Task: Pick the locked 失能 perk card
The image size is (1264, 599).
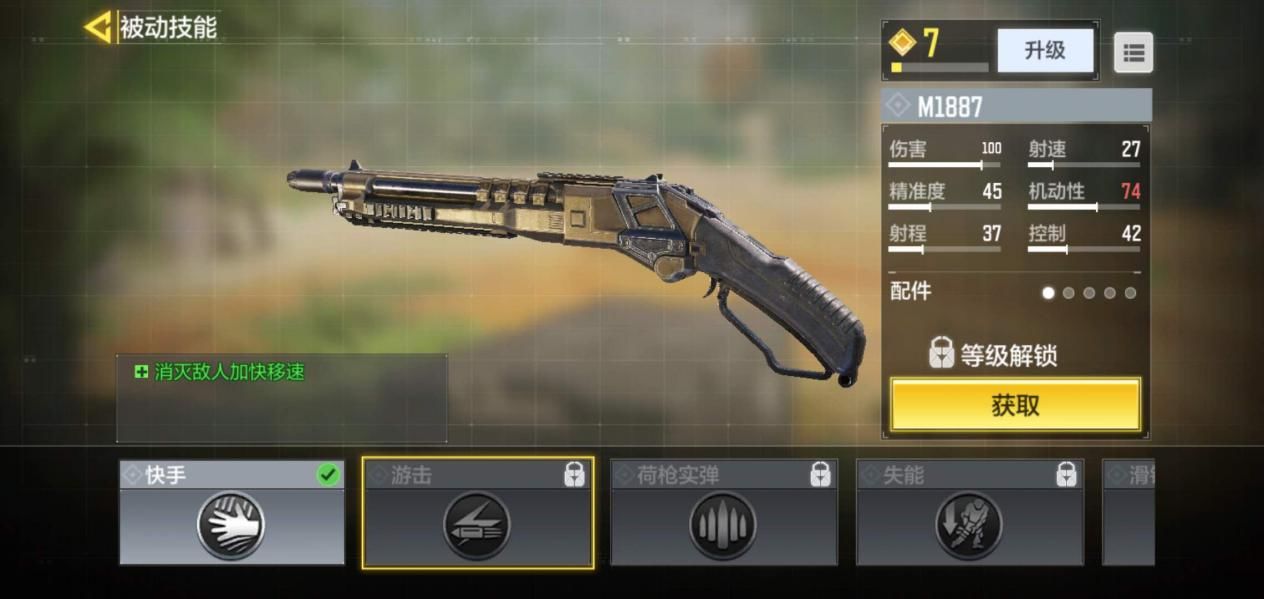Action: (969, 513)
